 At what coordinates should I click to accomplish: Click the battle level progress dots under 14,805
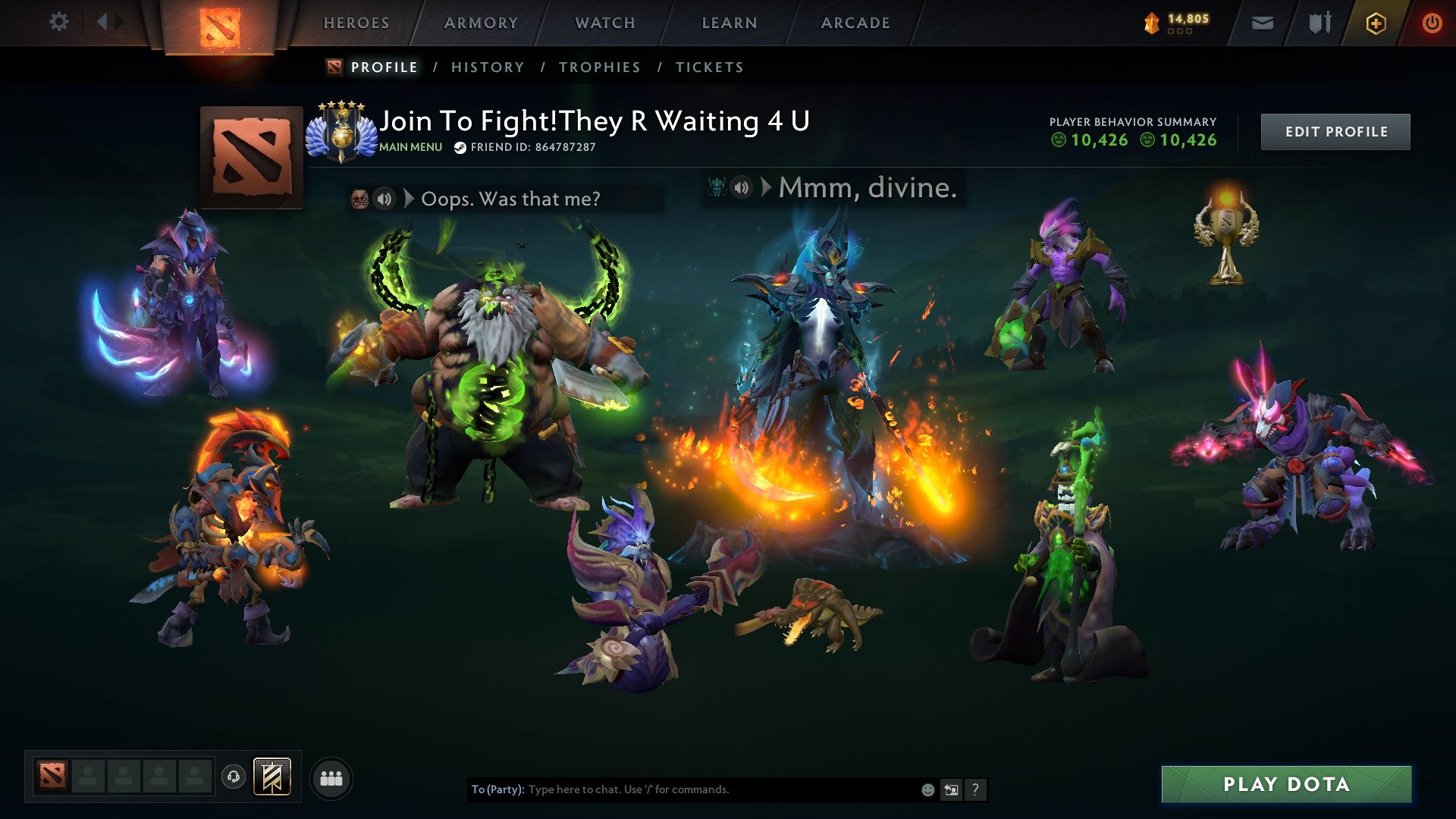tap(1179, 33)
